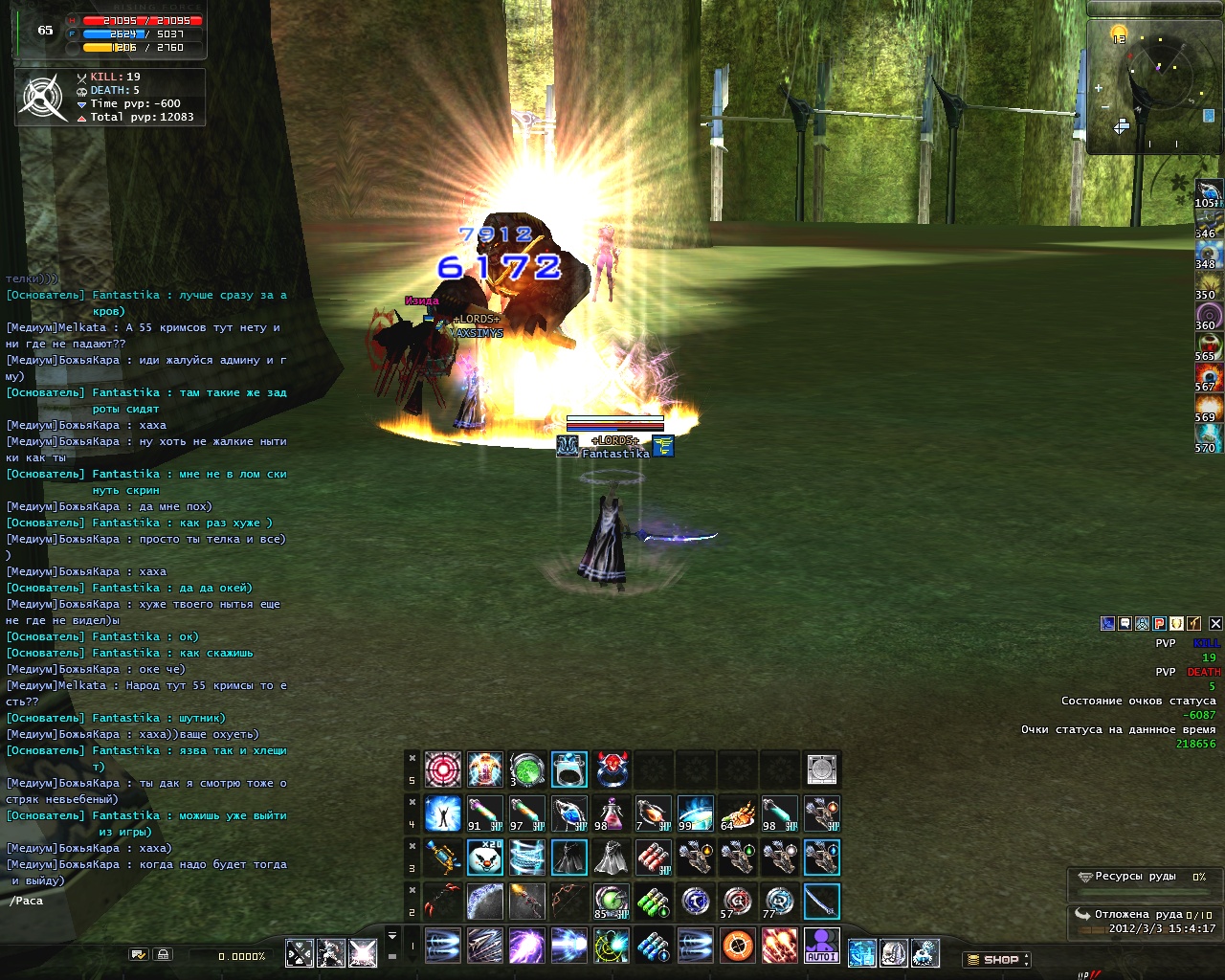This screenshot has width=1225, height=980.
Task: Zoom in the minimap with plus
Action: click(x=1099, y=88)
